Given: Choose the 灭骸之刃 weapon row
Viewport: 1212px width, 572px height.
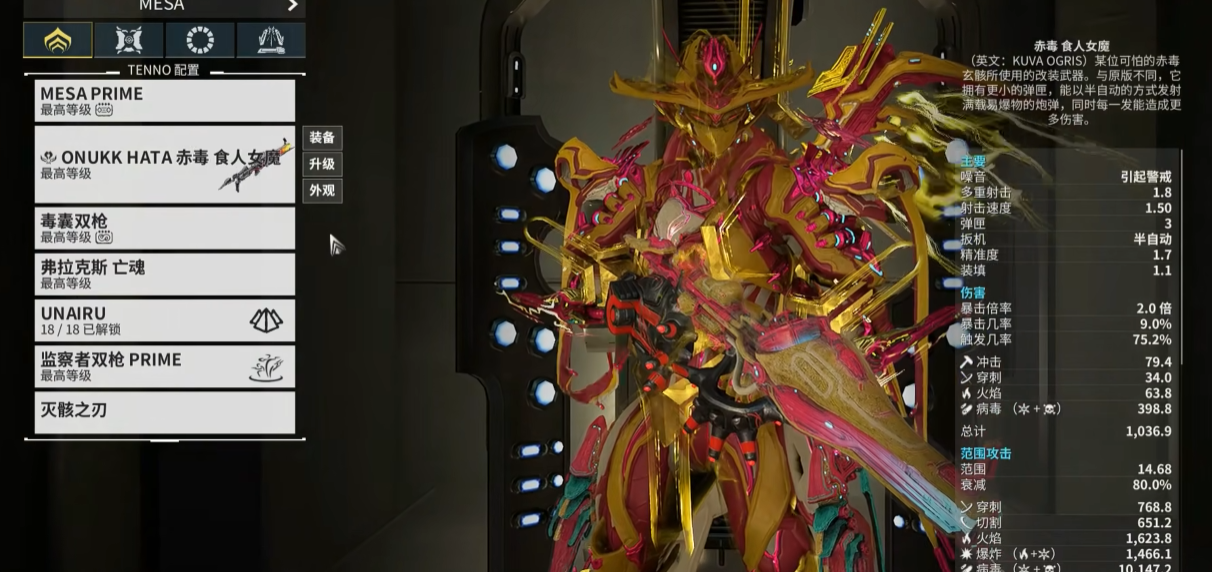Looking at the screenshot, I should pos(165,411).
